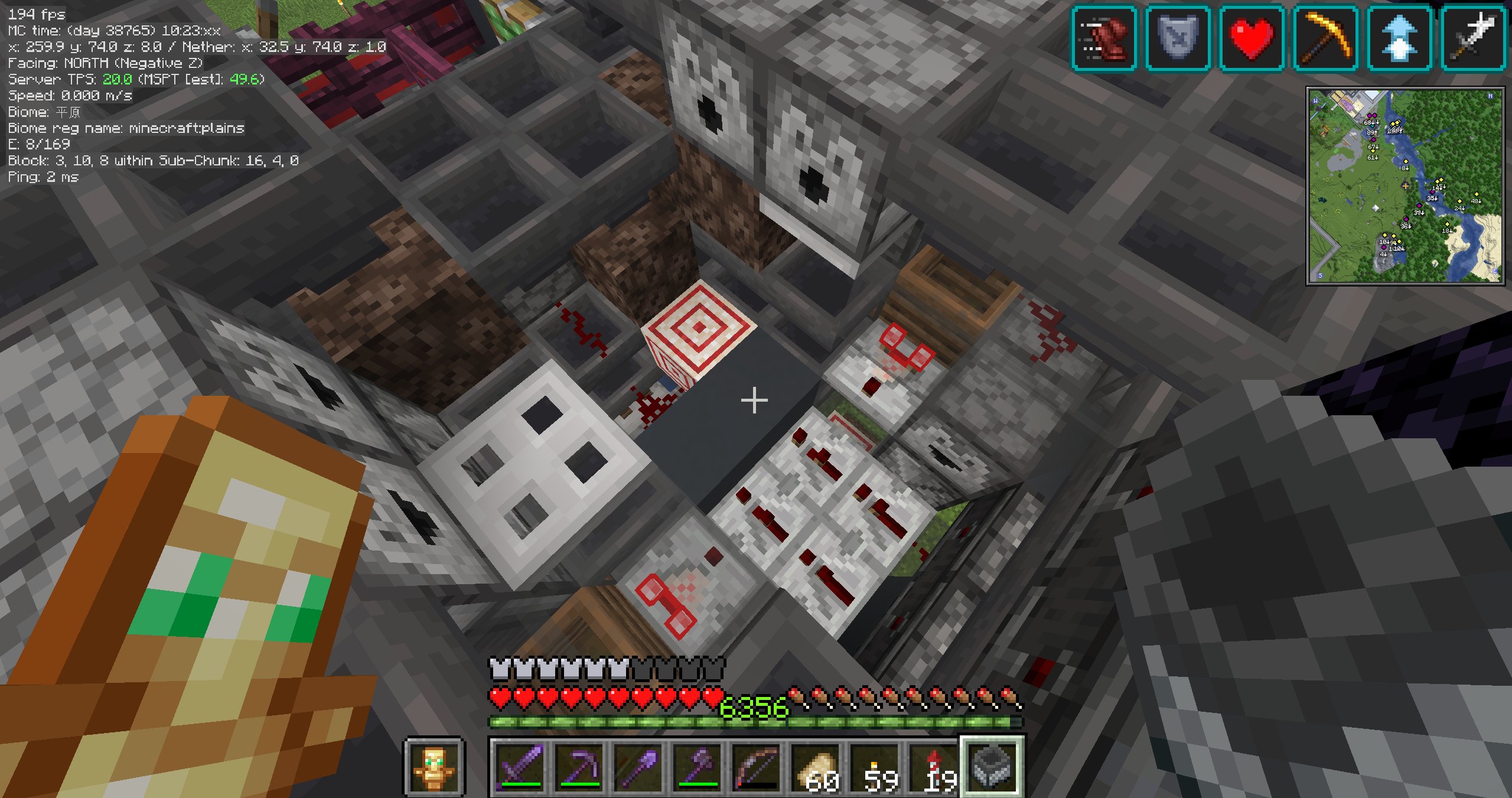This screenshot has width=1512, height=798.
Task: Switch to the netherite axe slot
Action: click(696, 766)
